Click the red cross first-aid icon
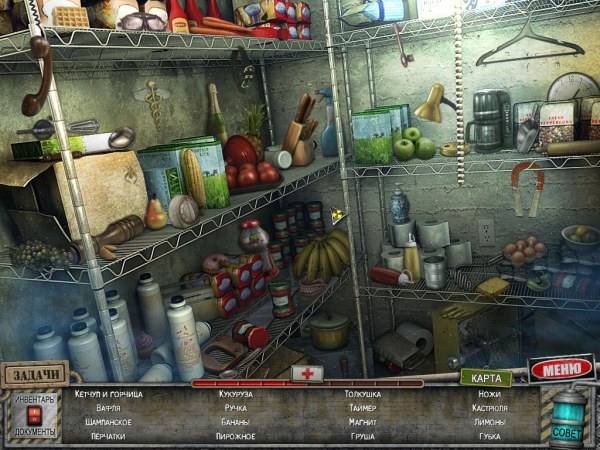The height and width of the screenshot is (450, 600). click(306, 372)
